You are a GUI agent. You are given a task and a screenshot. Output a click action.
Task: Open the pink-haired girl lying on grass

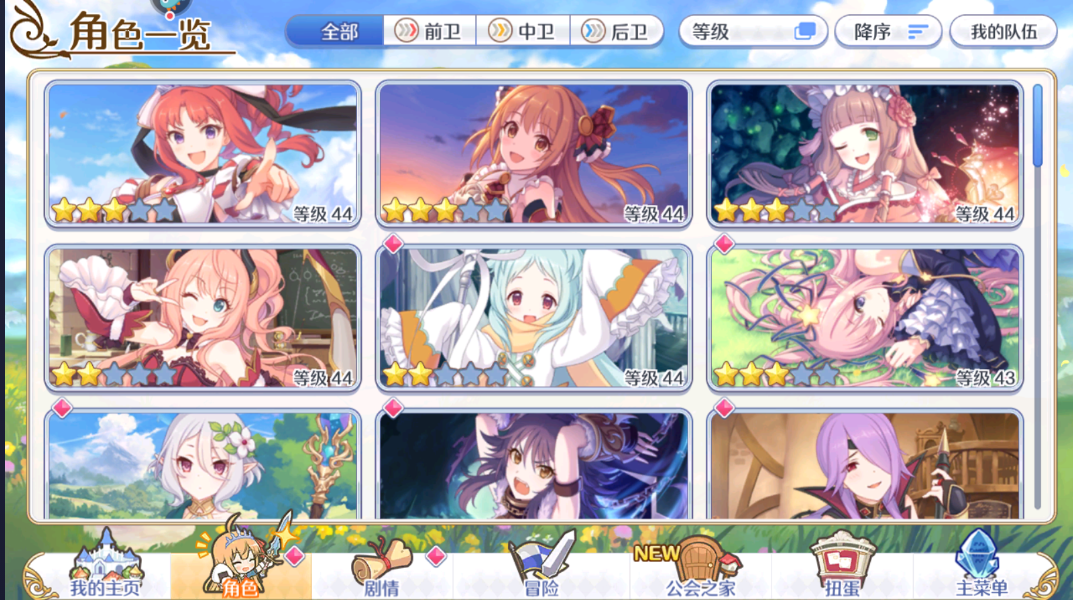tap(865, 318)
